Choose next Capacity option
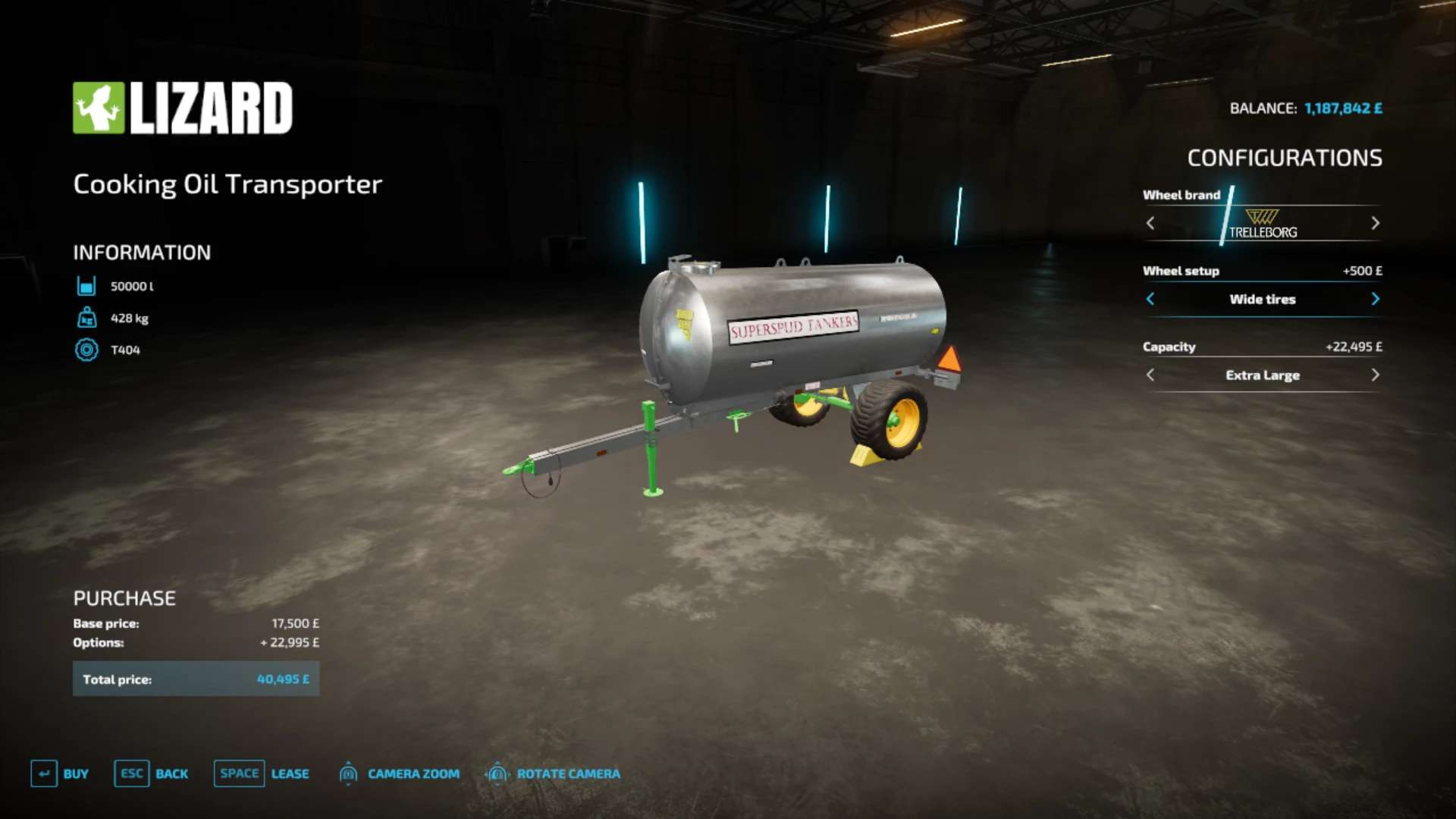The width and height of the screenshot is (1456, 819). coord(1375,375)
